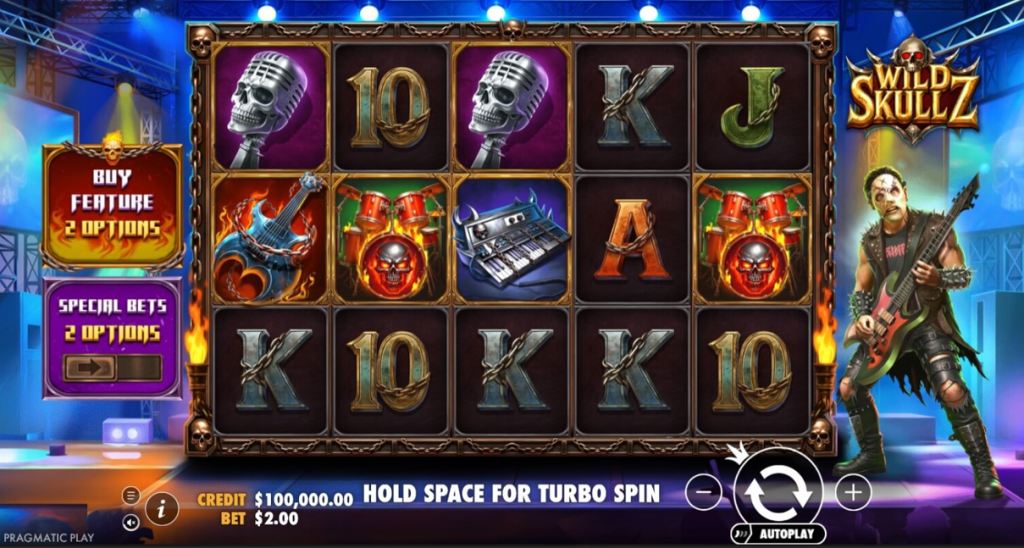Increase the bet with the plus button
1024x548 pixels.
click(853, 492)
